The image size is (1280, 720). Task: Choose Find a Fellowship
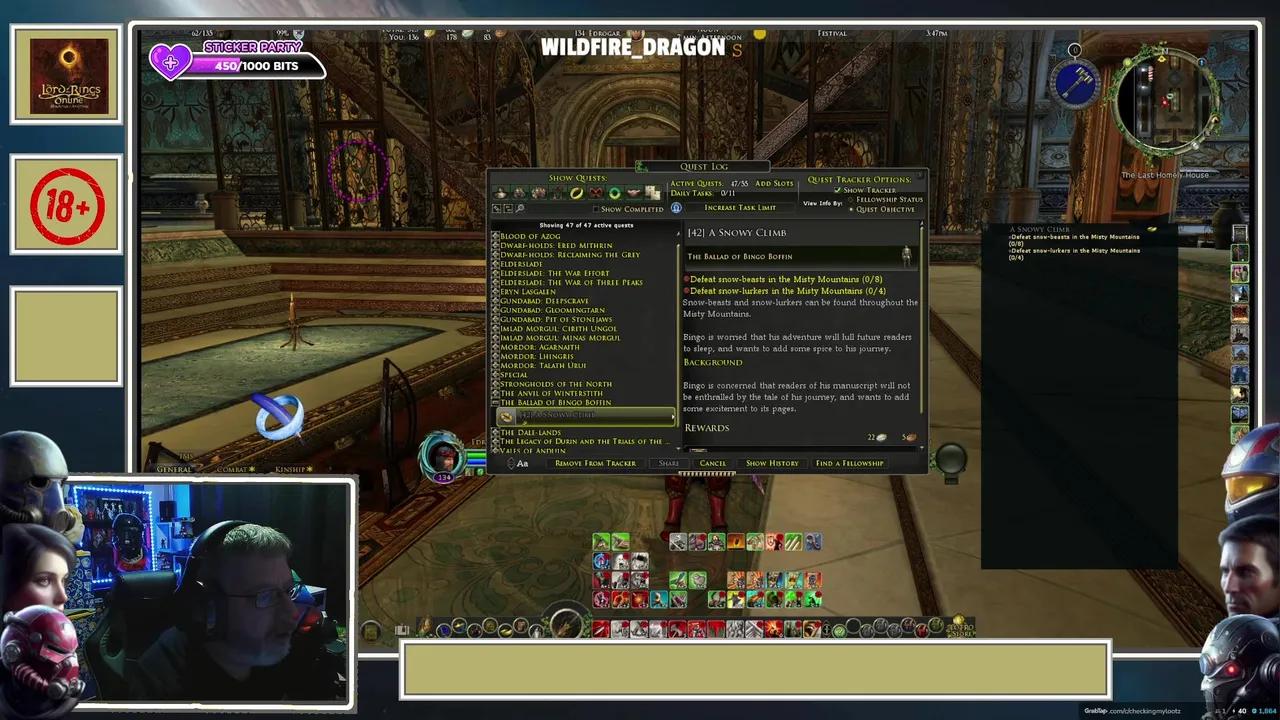[x=849, y=463]
